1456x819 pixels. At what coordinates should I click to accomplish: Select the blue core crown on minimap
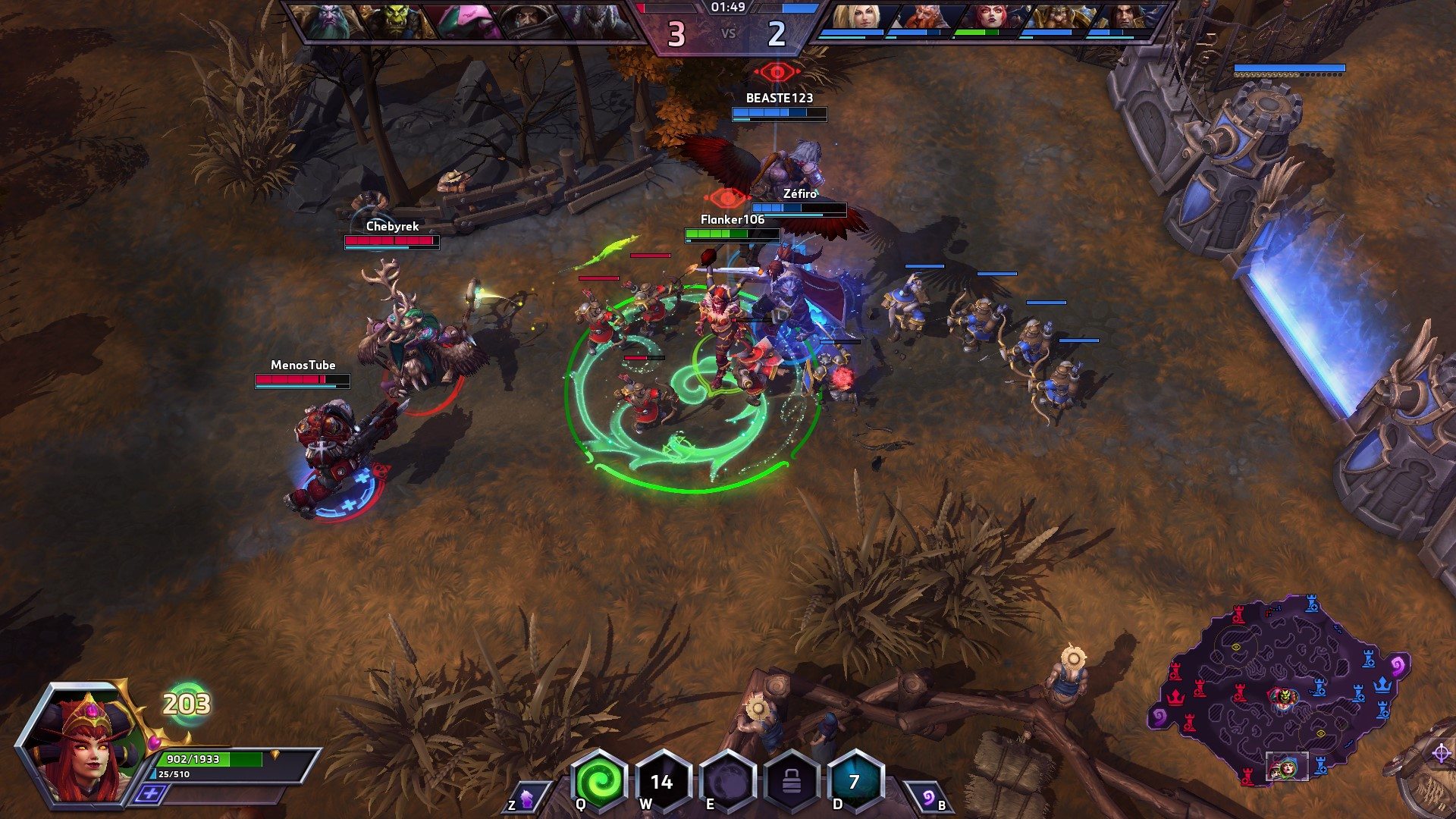click(1383, 685)
